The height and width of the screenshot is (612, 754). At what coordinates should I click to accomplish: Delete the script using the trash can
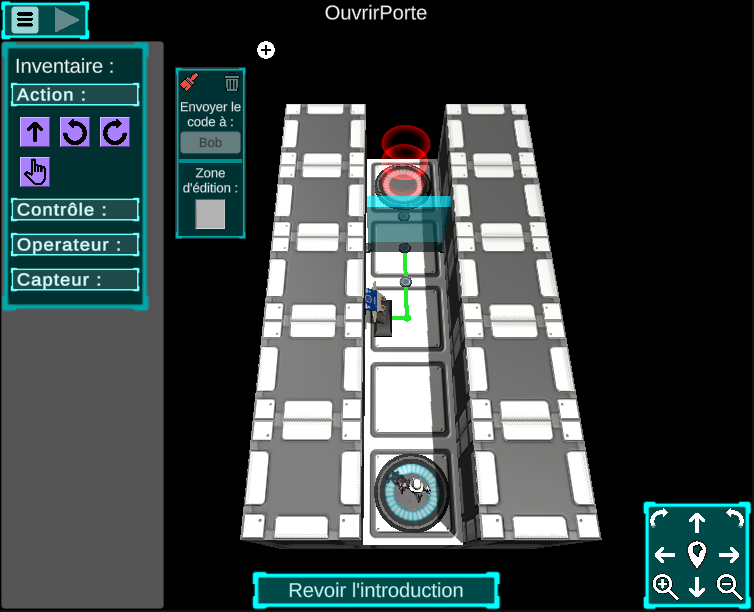click(x=232, y=83)
